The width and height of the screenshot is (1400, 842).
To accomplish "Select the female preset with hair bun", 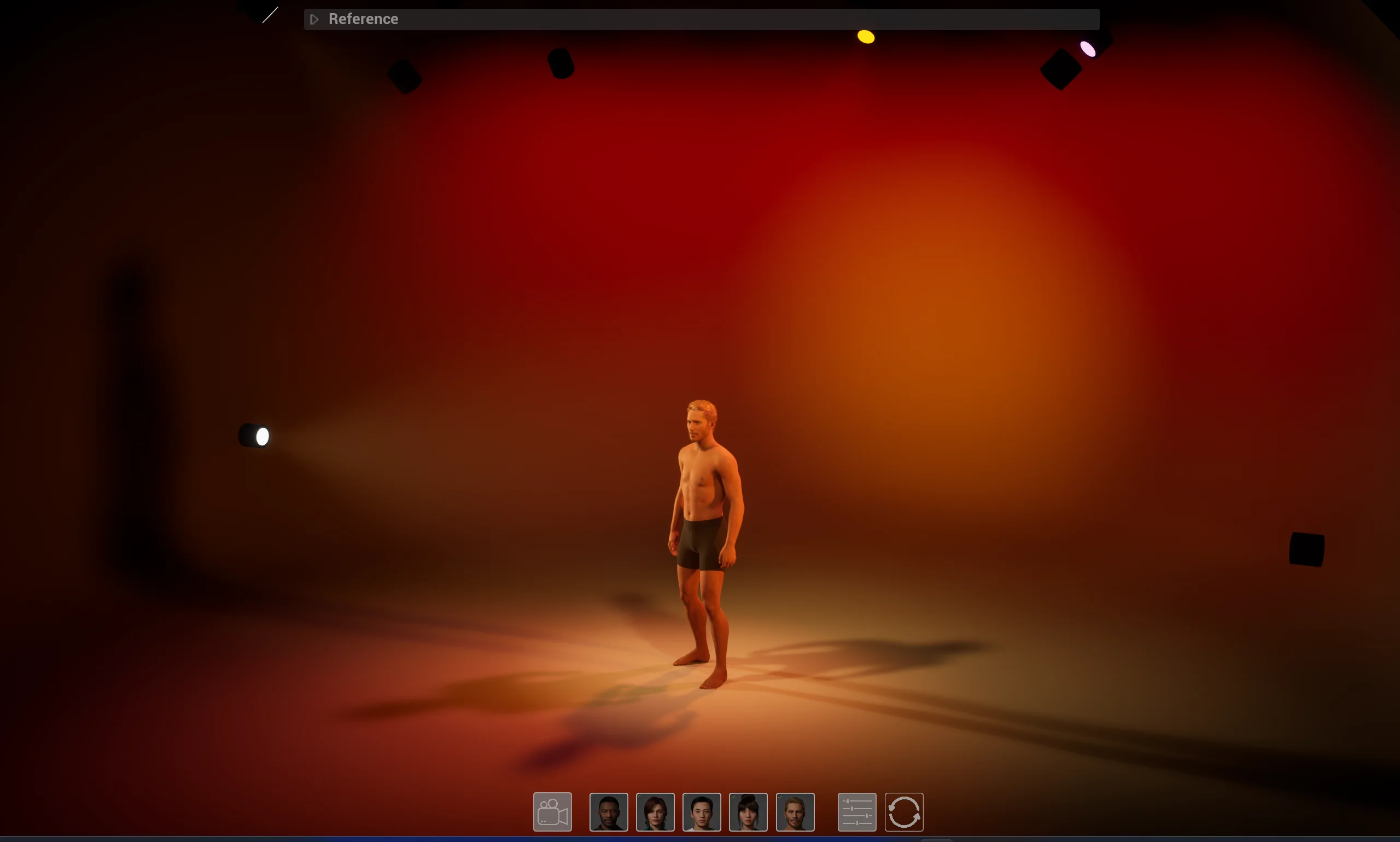I will click(x=748, y=812).
